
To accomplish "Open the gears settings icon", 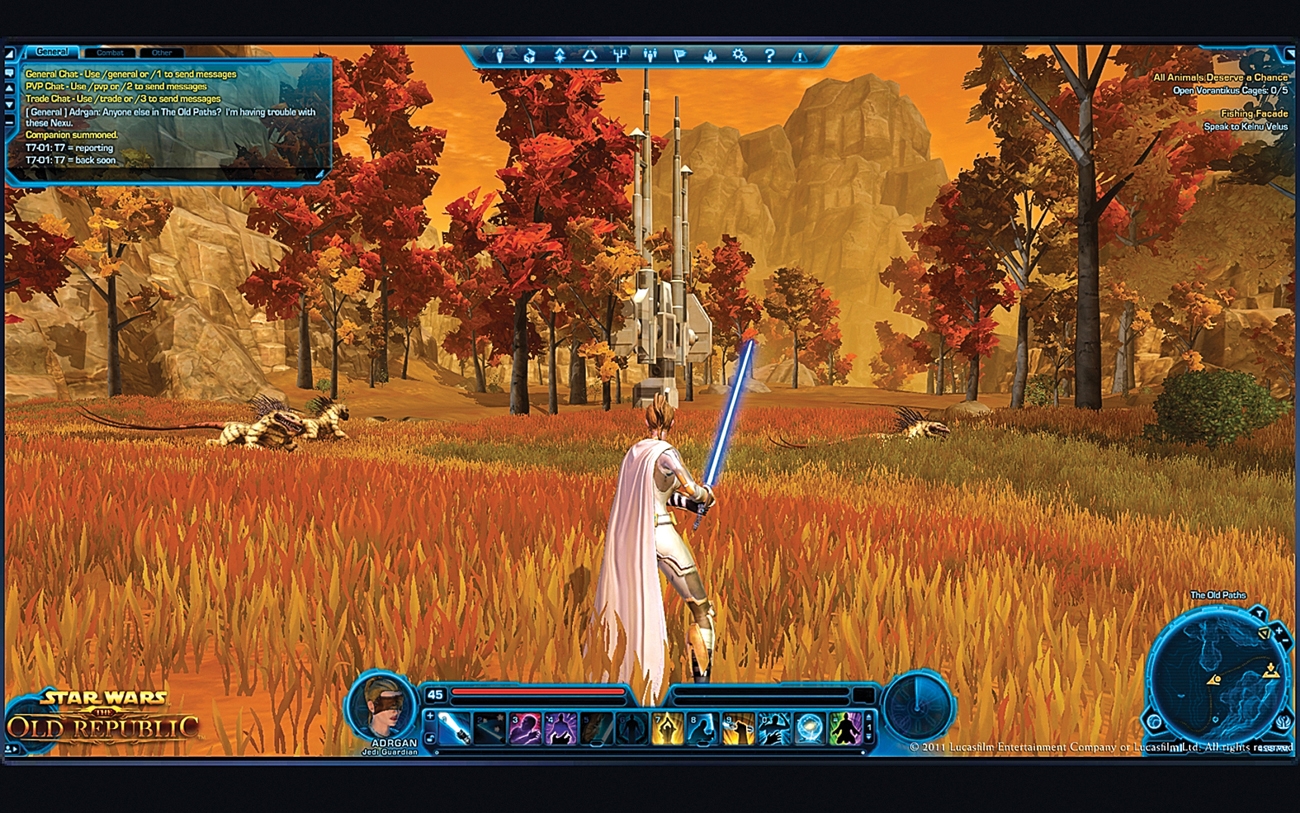I will (740, 56).
